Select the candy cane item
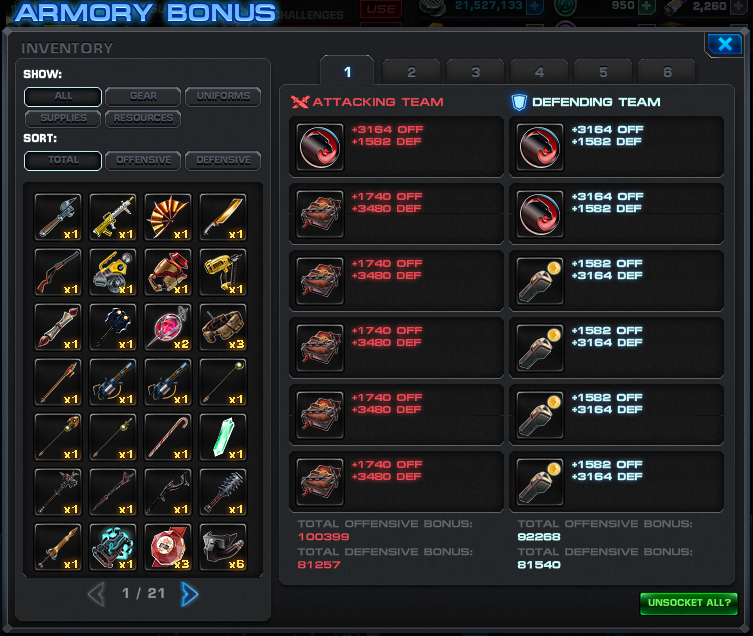This screenshot has width=753, height=636. pos(168,437)
